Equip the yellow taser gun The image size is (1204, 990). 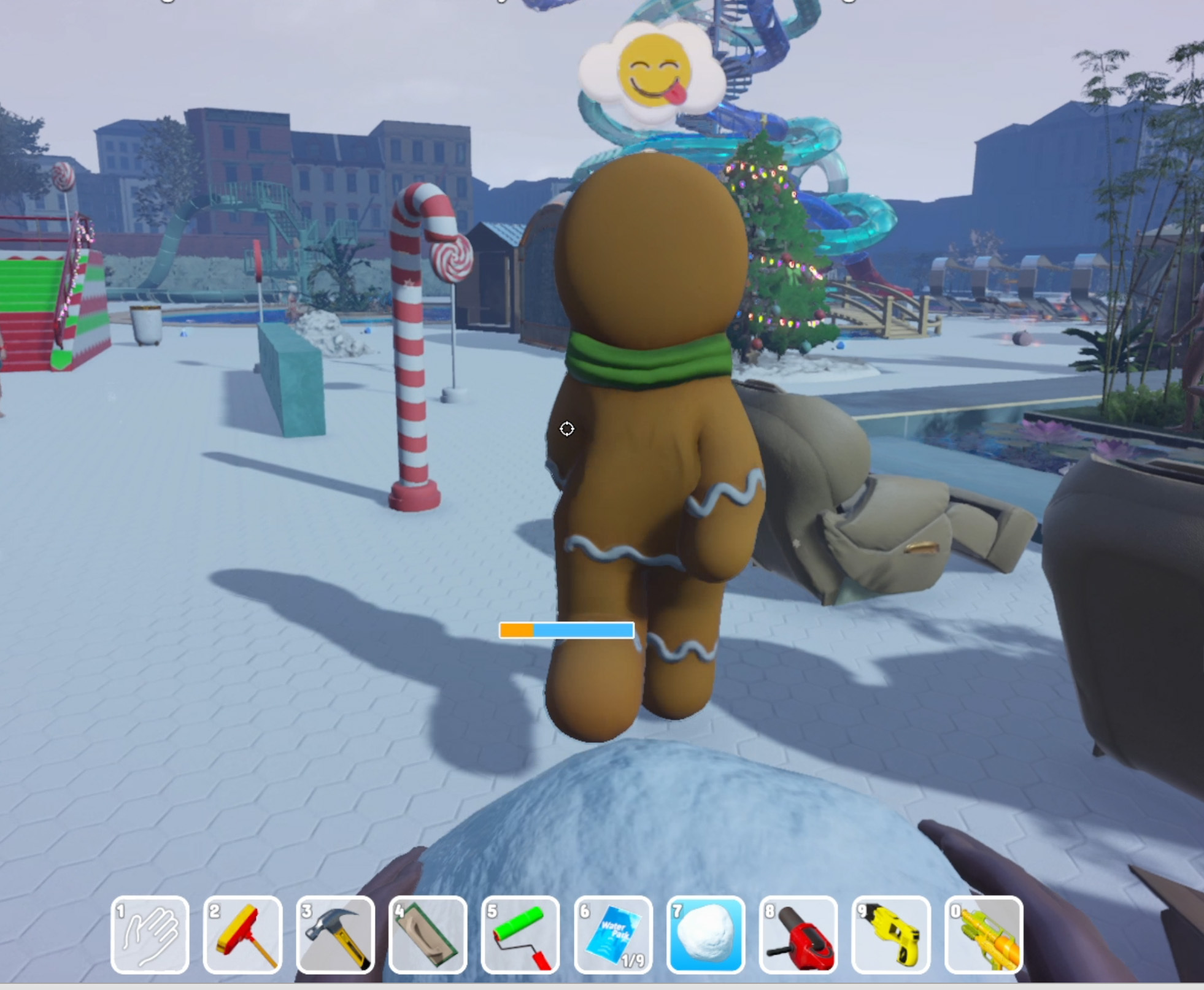891,934
